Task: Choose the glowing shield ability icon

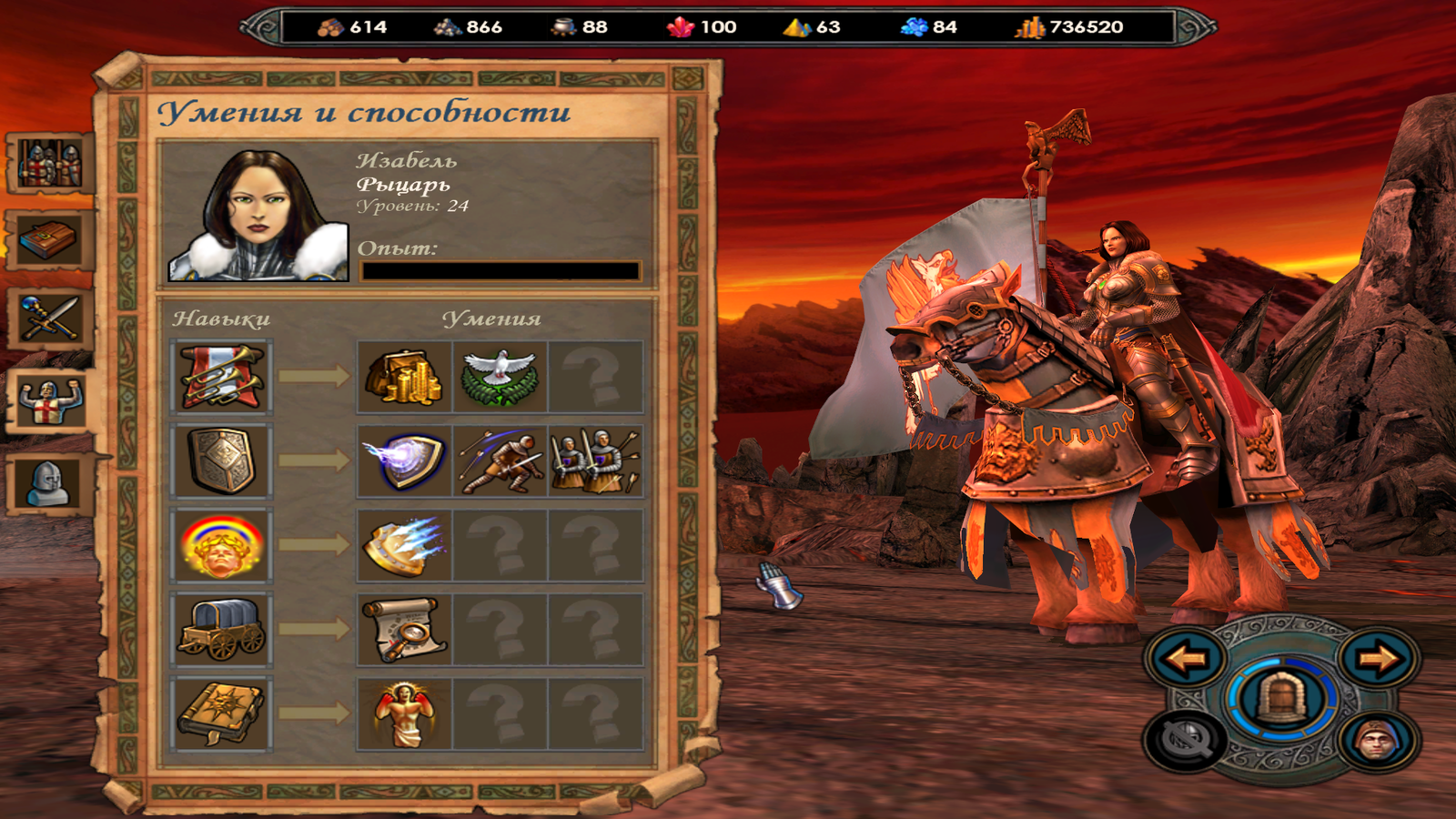Action: [404, 460]
